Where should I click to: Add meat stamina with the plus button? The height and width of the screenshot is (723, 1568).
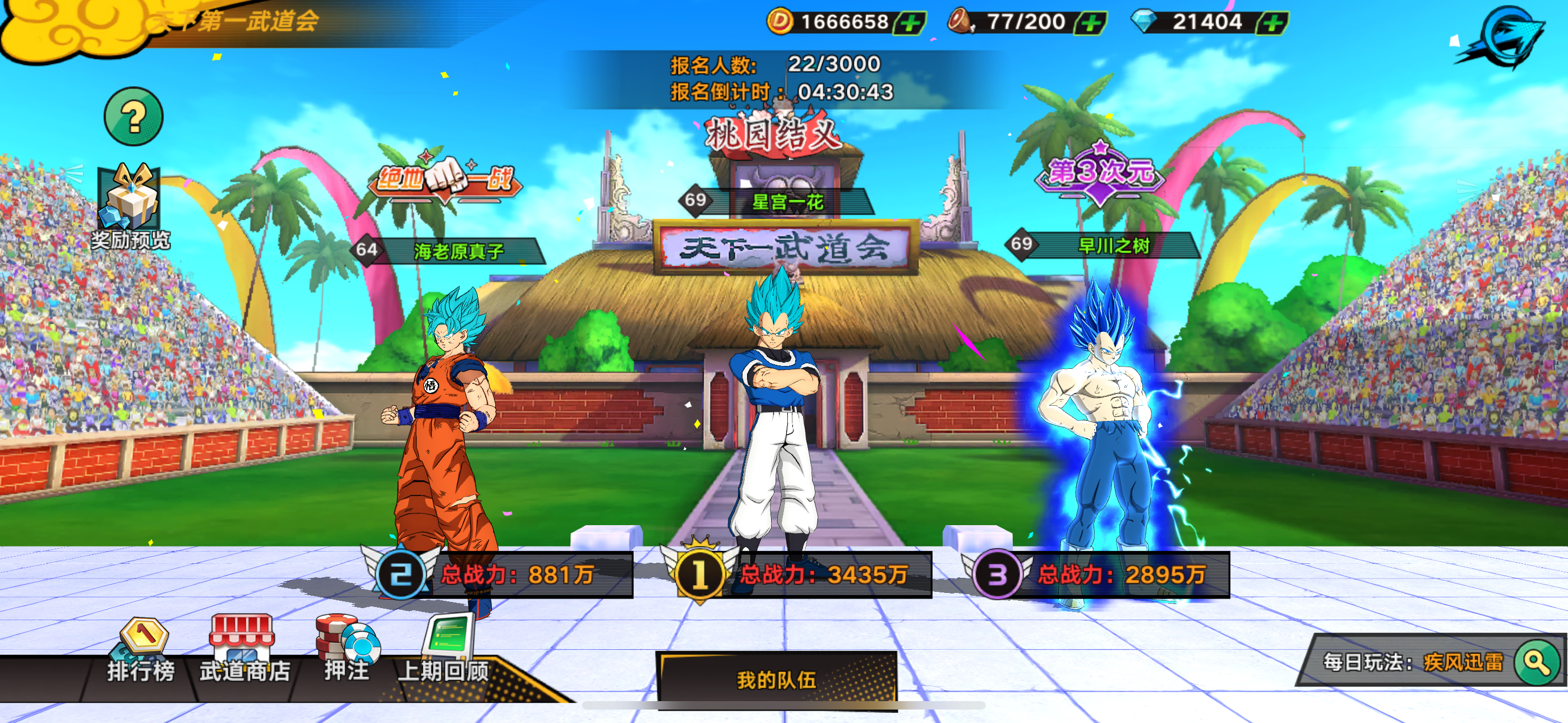click(1091, 23)
